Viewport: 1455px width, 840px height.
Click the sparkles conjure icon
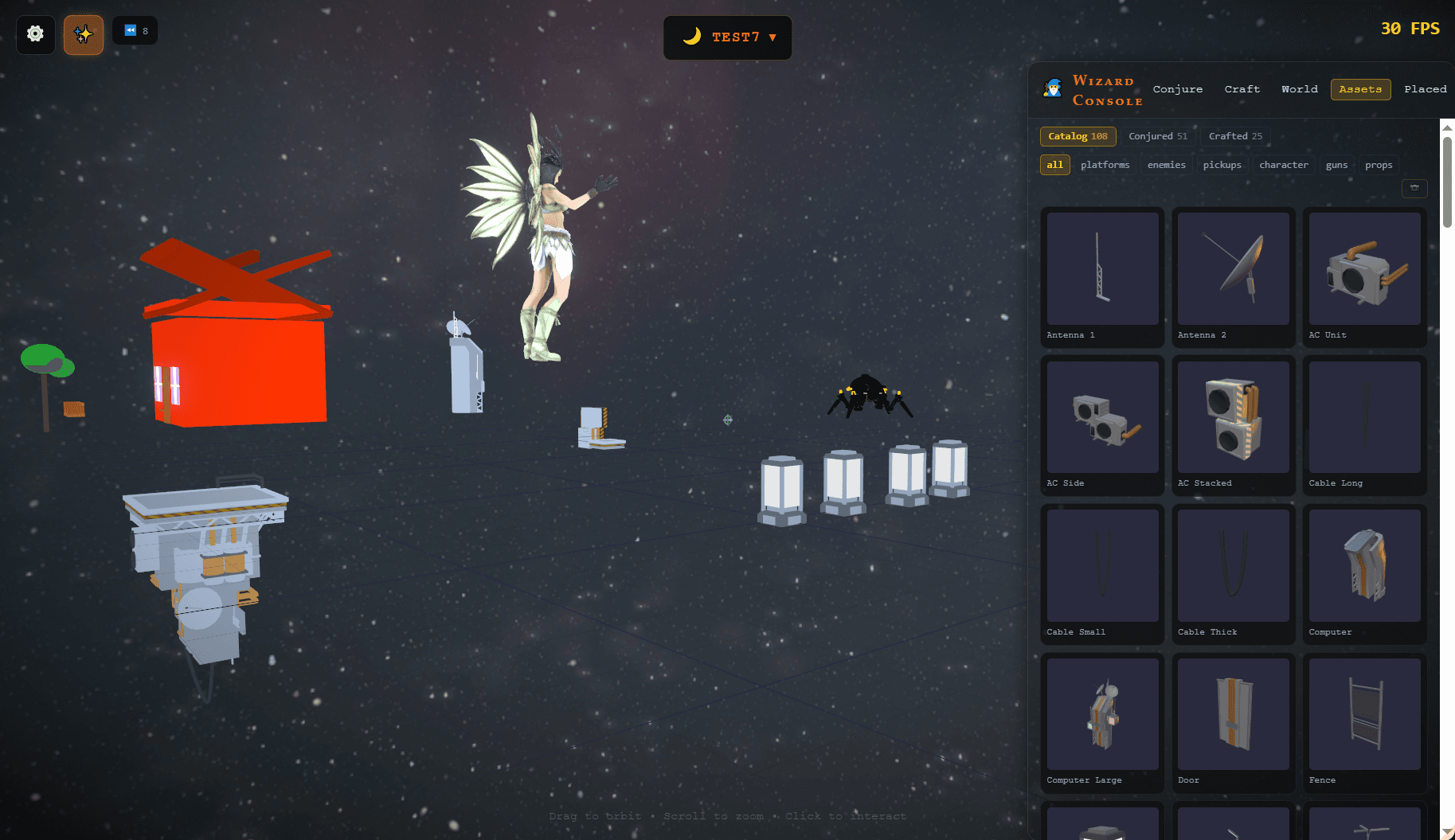tap(83, 34)
